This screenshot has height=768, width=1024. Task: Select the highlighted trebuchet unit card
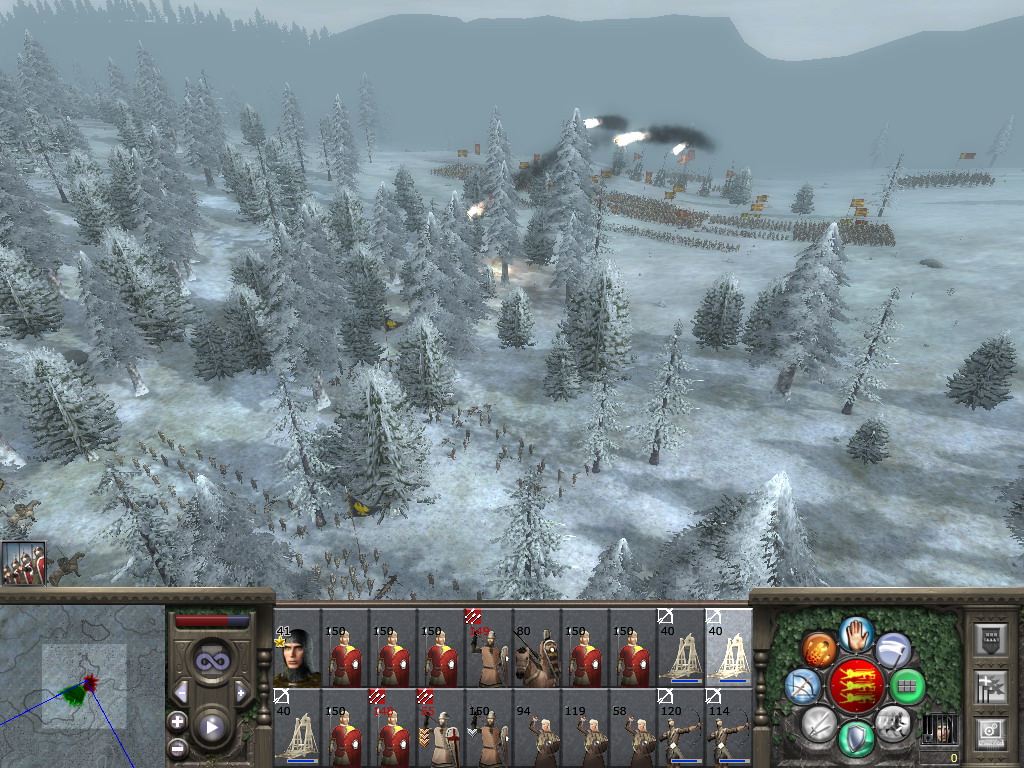pyautogui.click(x=728, y=648)
